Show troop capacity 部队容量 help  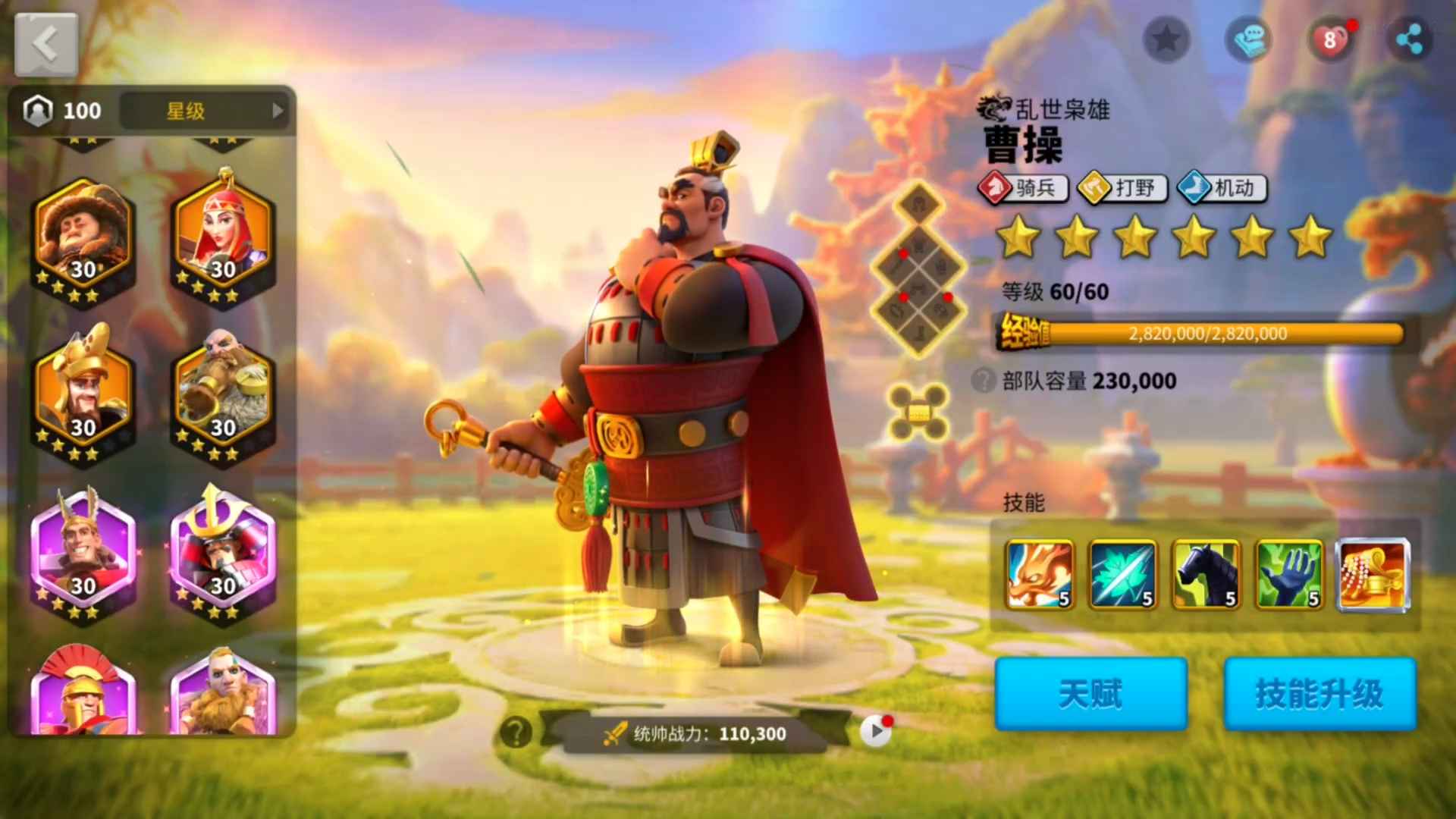point(984,381)
